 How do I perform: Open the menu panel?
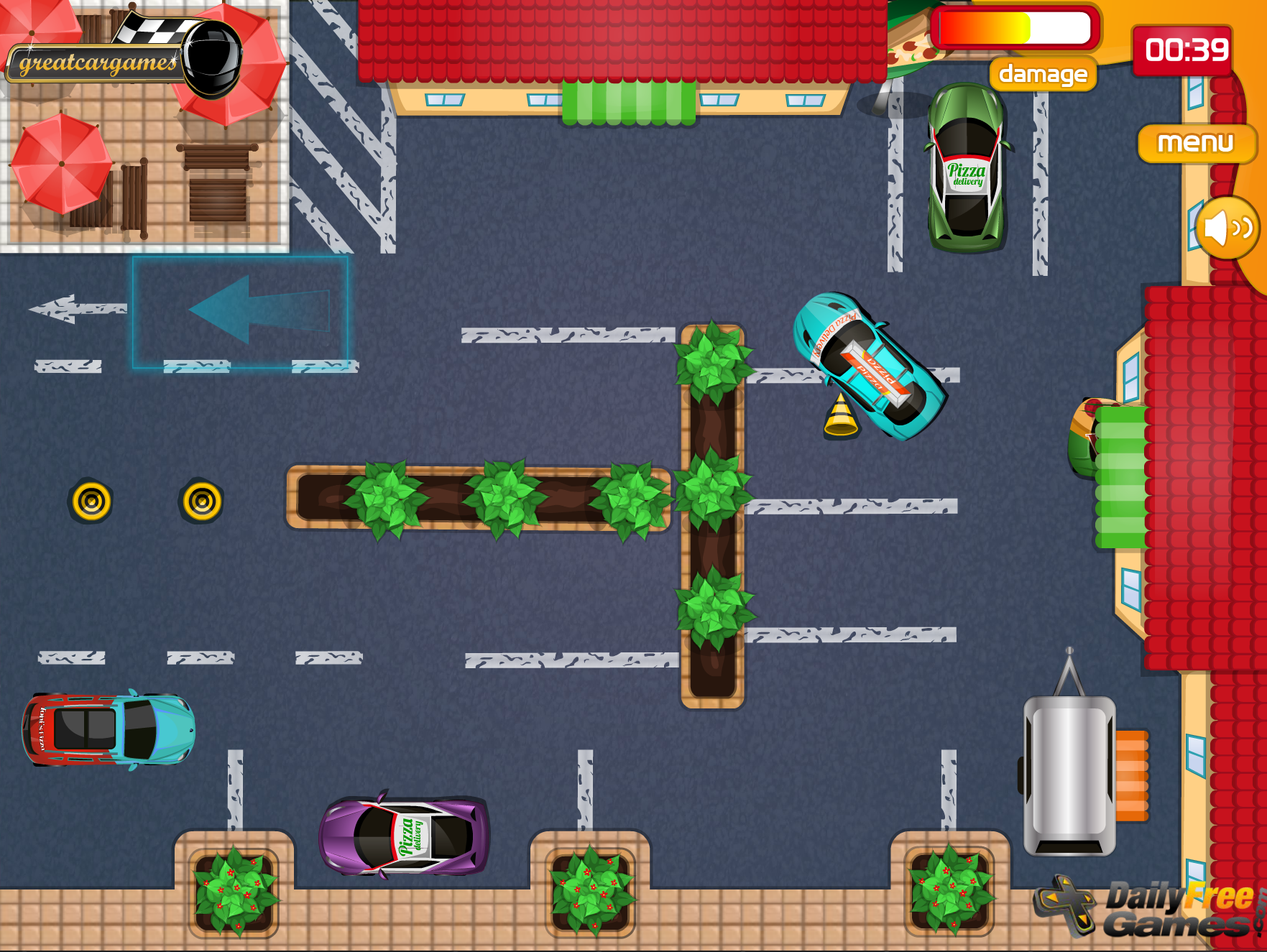pos(1195,144)
